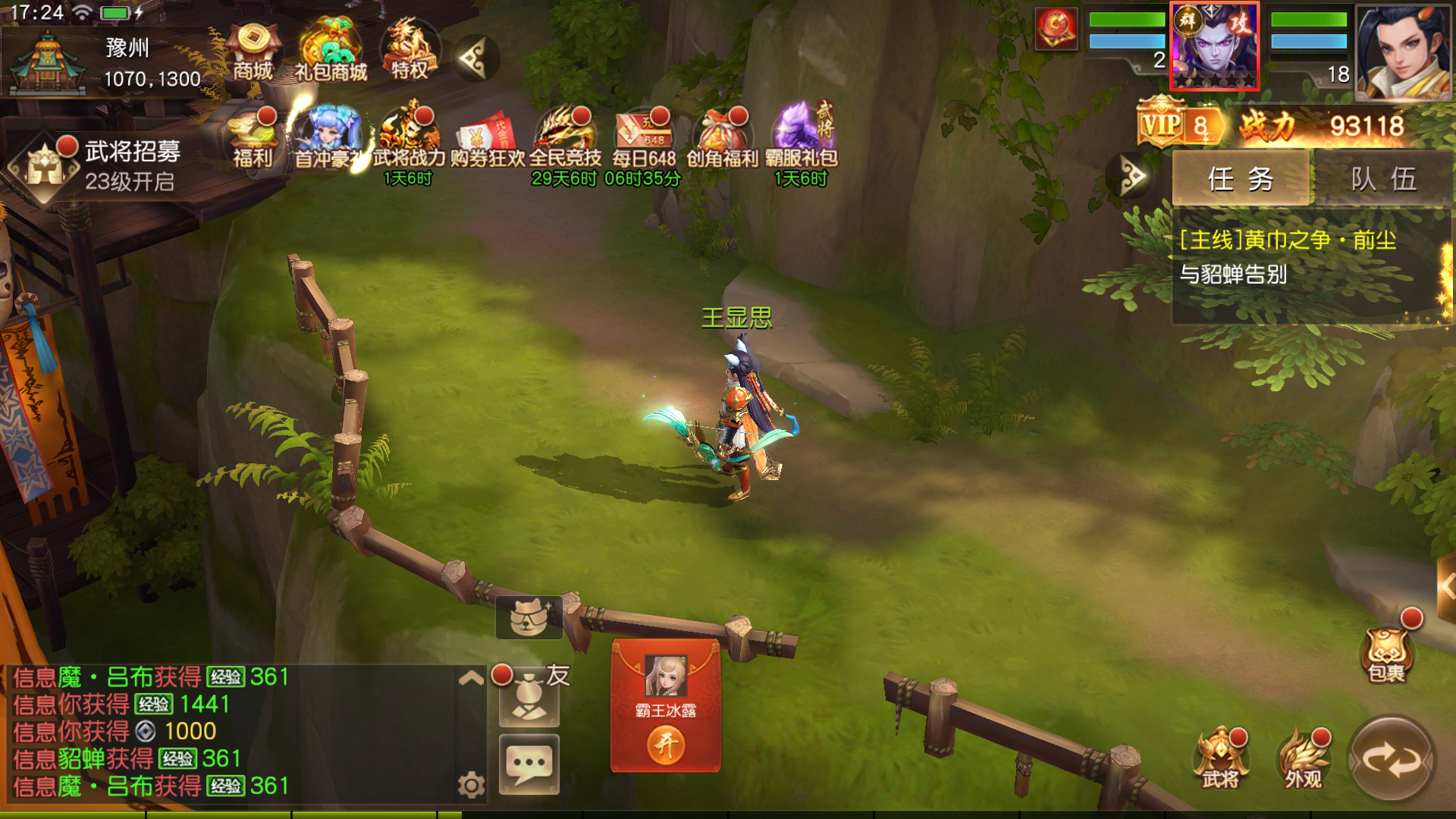Open the chat speech bubble

pos(529,764)
